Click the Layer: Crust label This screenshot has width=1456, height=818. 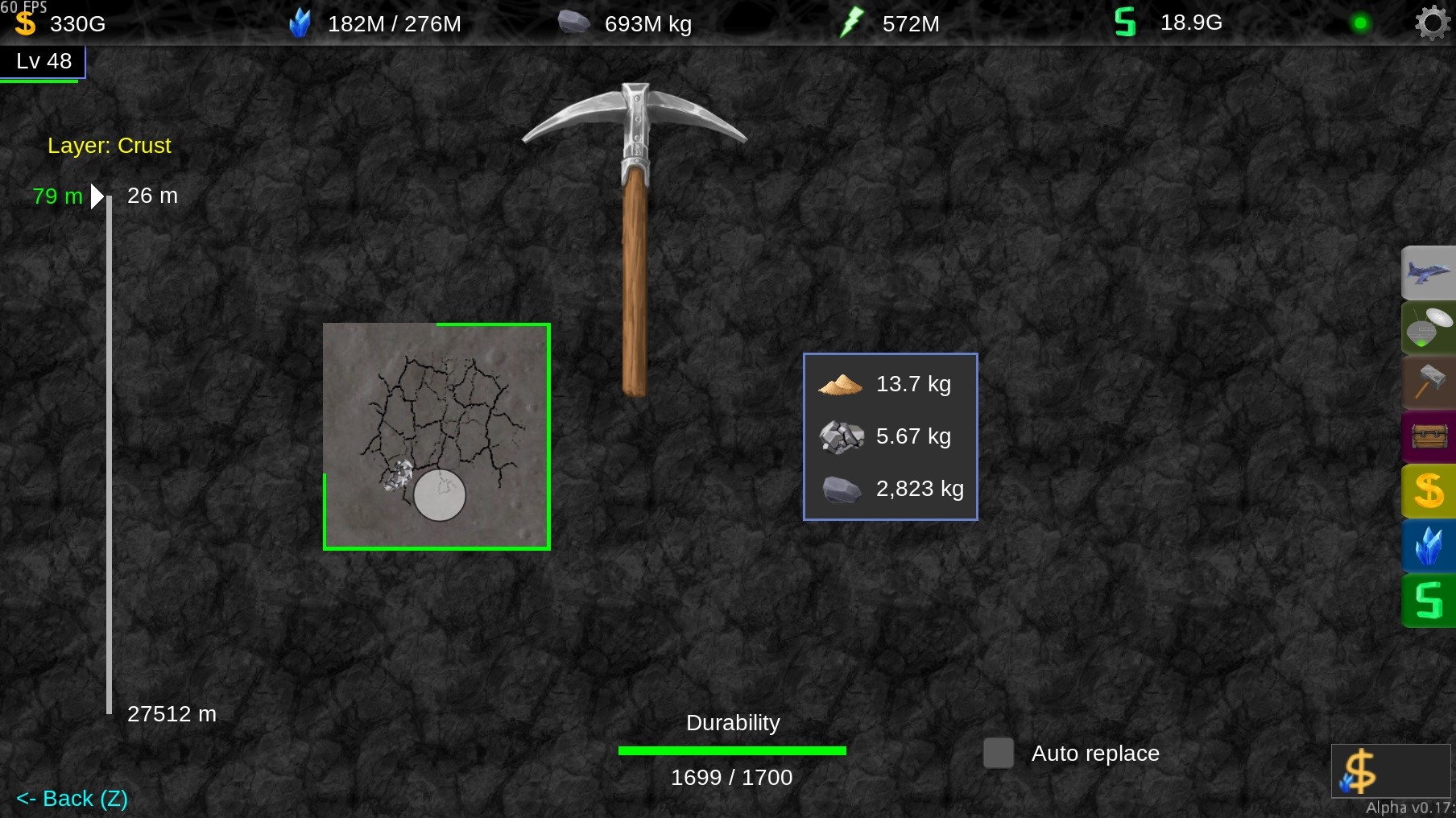coord(110,146)
